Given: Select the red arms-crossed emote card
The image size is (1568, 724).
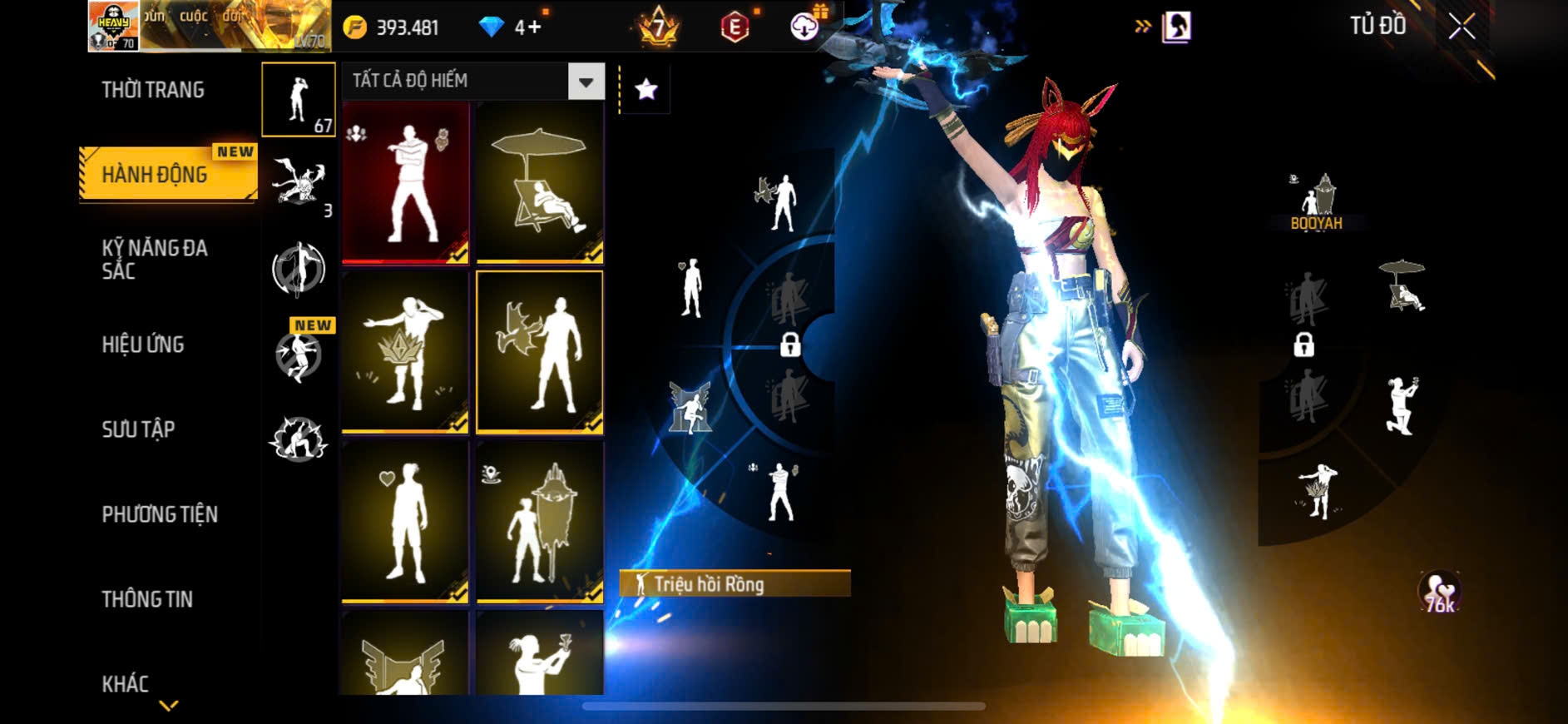Looking at the screenshot, I should pos(406,183).
